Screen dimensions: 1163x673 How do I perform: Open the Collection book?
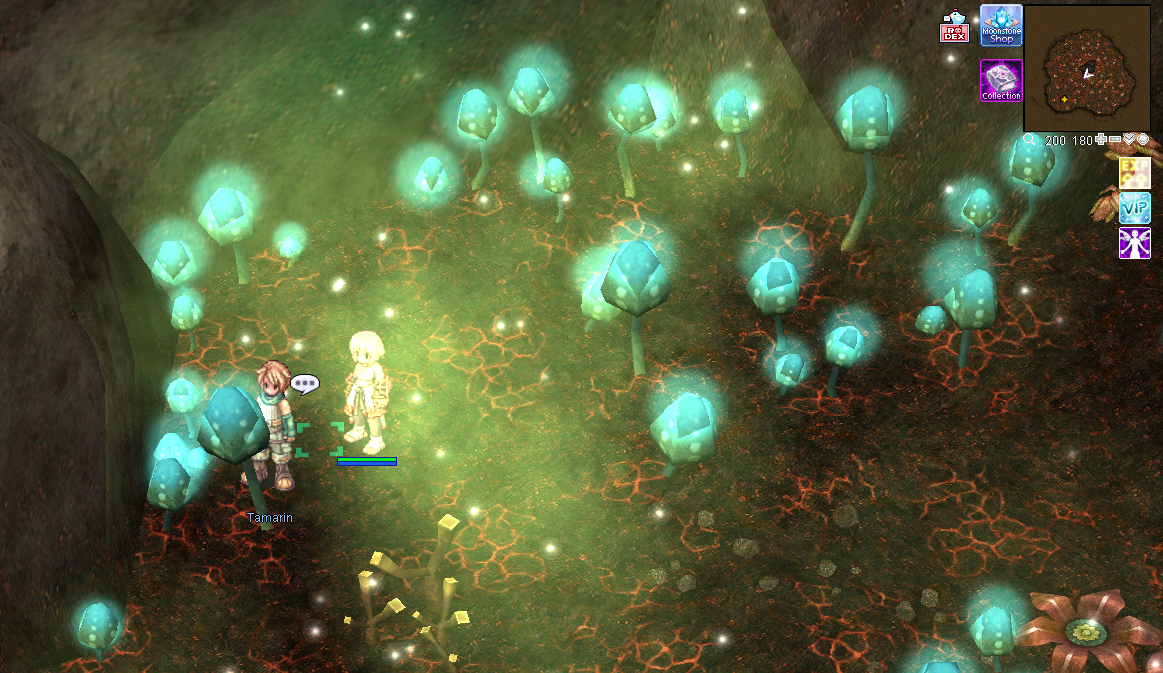pyautogui.click(x=1001, y=80)
